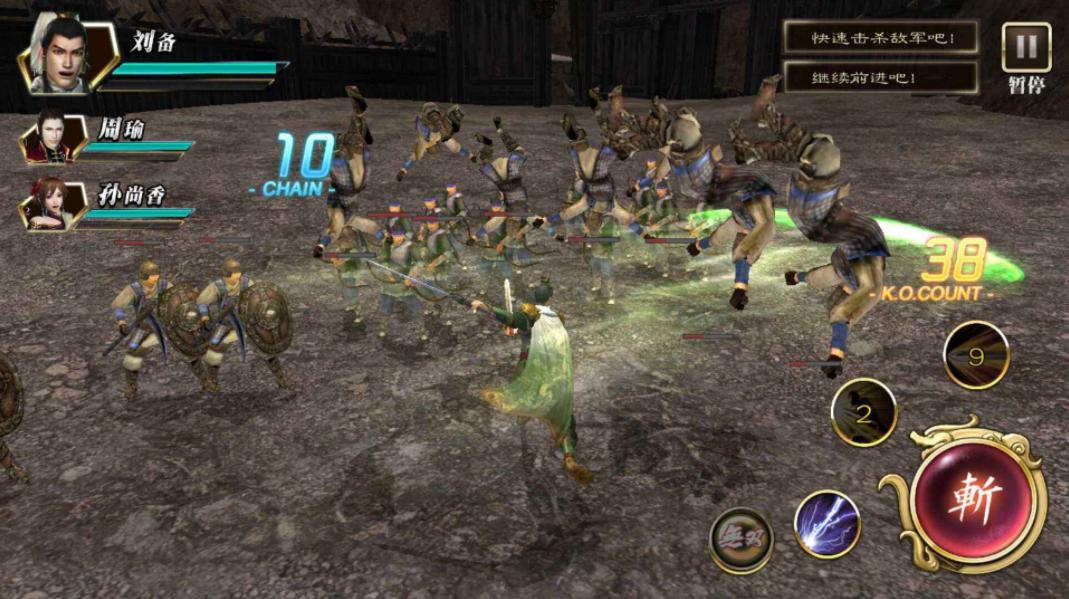Image resolution: width=1069 pixels, height=599 pixels.
Task: Use the skill showing cooldown 9
Action: (x=976, y=355)
